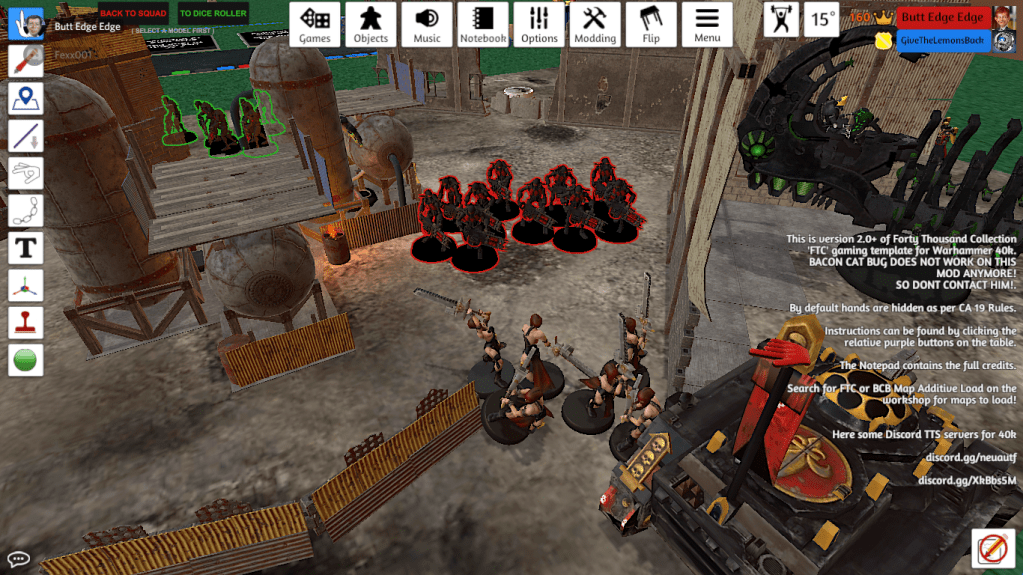This screenshot has height=575, width=1023.
Task: Open the Modding tools
Action: (x=595, y=25)
